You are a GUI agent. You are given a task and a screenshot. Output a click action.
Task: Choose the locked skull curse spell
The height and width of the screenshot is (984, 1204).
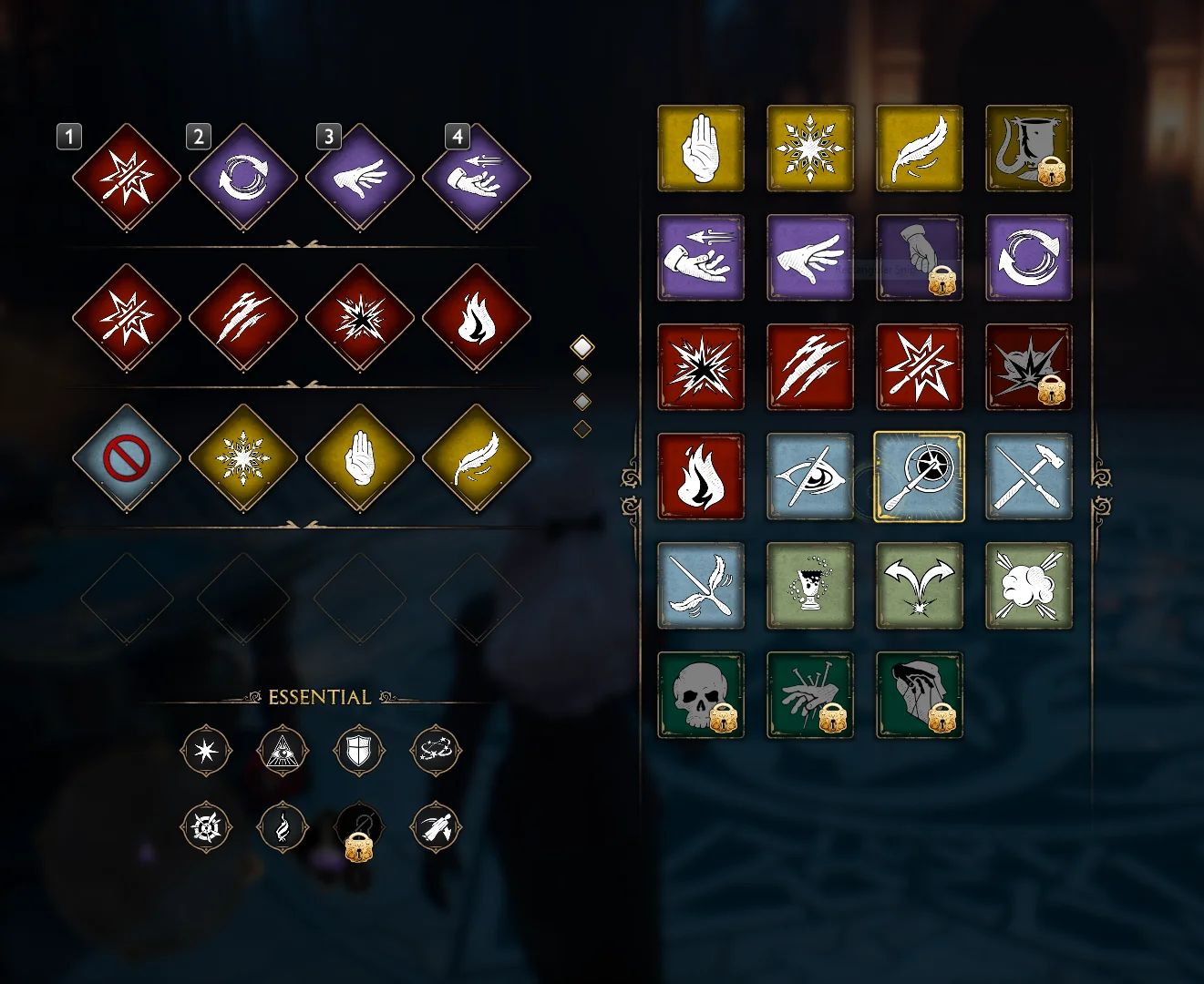coord(701,695)
